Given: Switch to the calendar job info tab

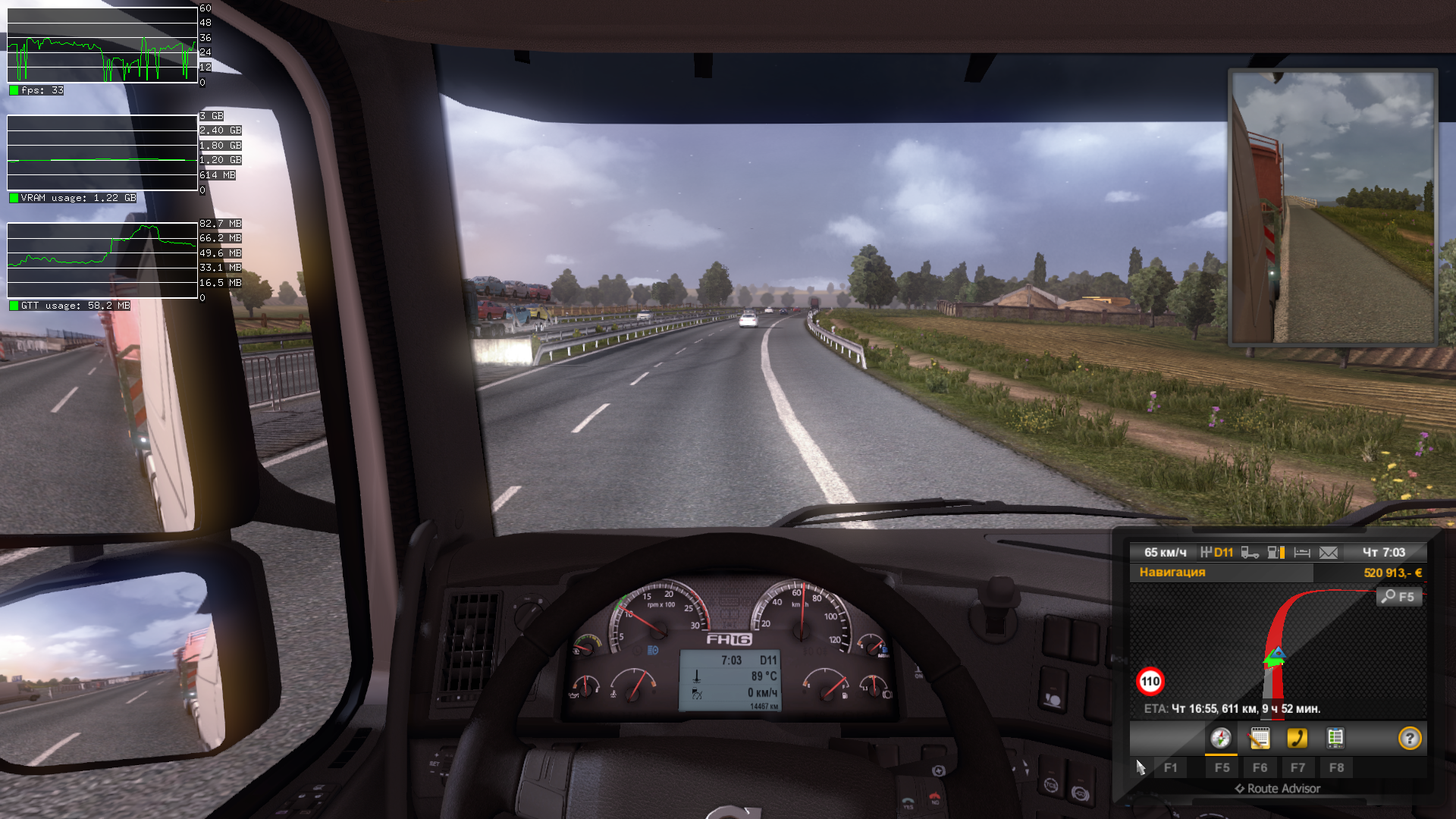Looking at the screenshot, I should (x=1260, y=739).
